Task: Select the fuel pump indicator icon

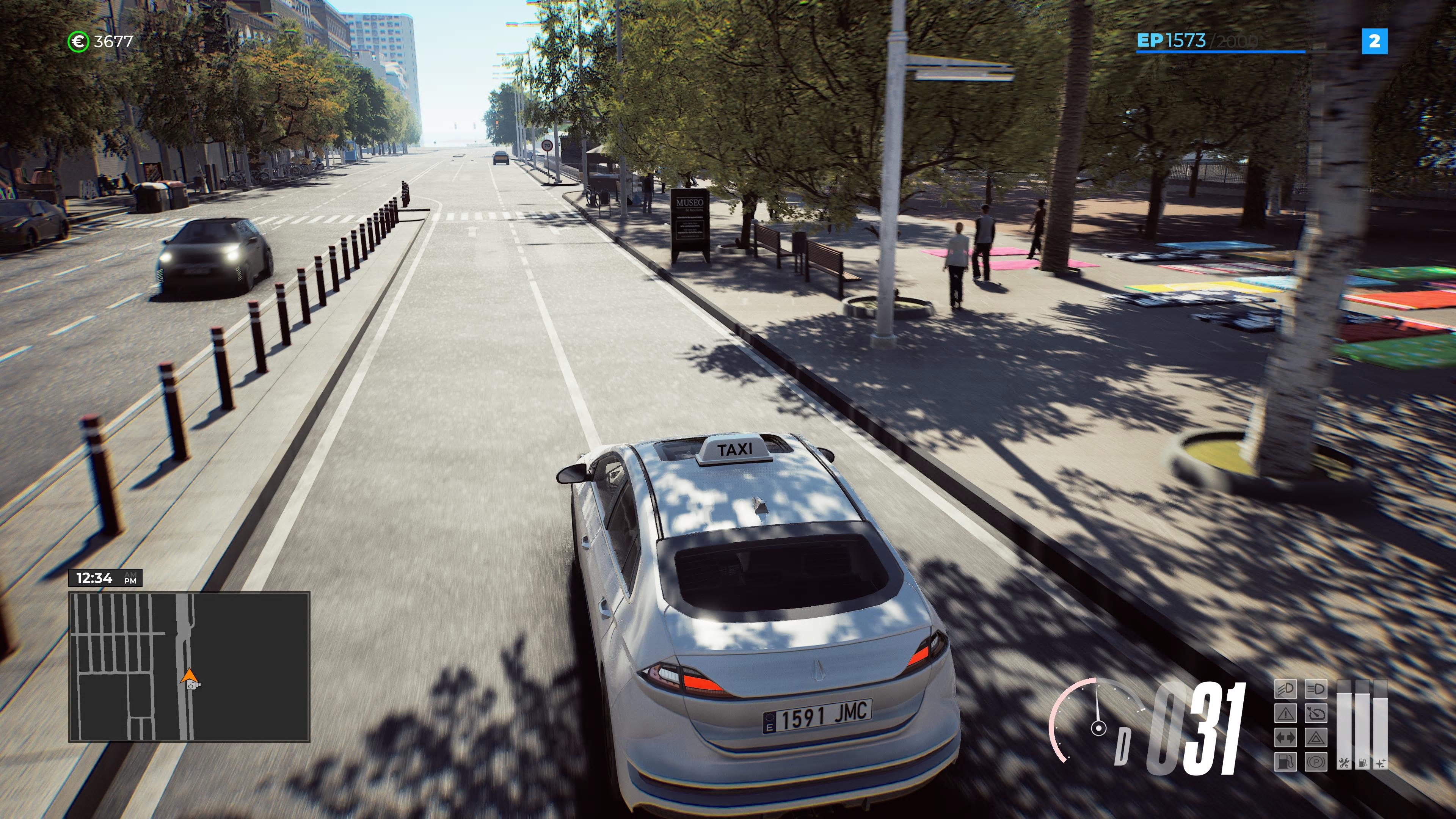Action: pos(1286,761)
